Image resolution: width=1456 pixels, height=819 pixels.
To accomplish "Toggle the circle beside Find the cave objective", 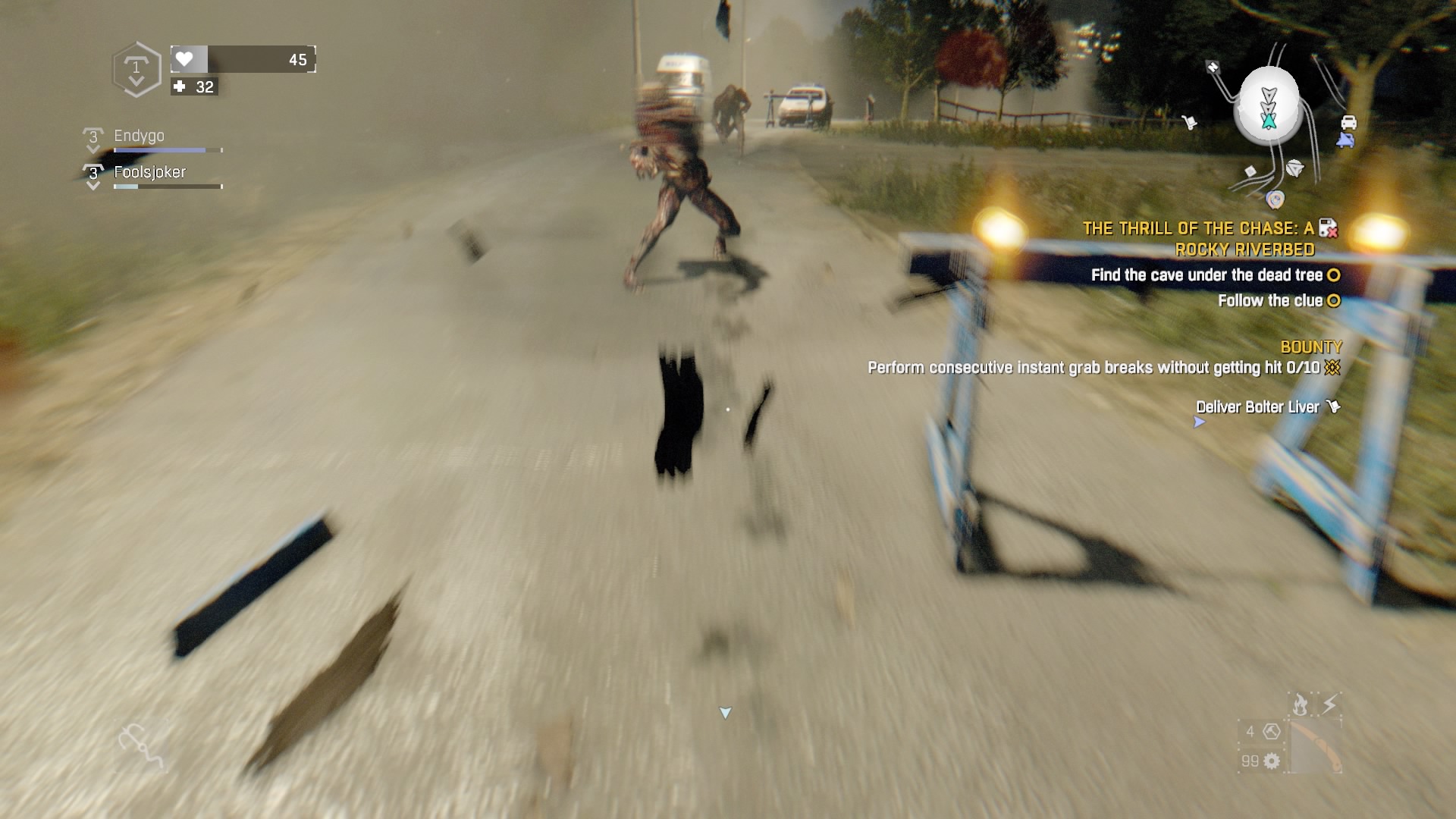I will coord(1332,275).
